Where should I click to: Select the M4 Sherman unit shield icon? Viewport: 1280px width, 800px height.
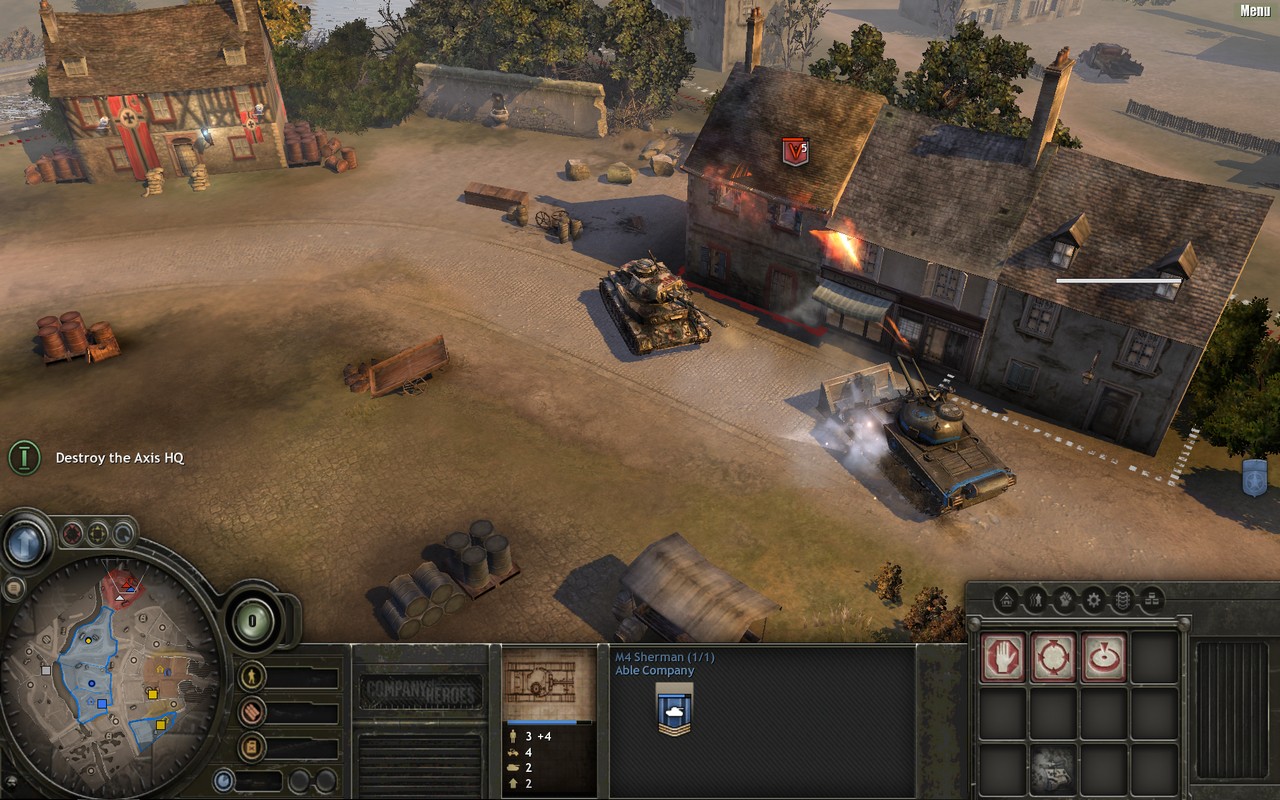674,711
